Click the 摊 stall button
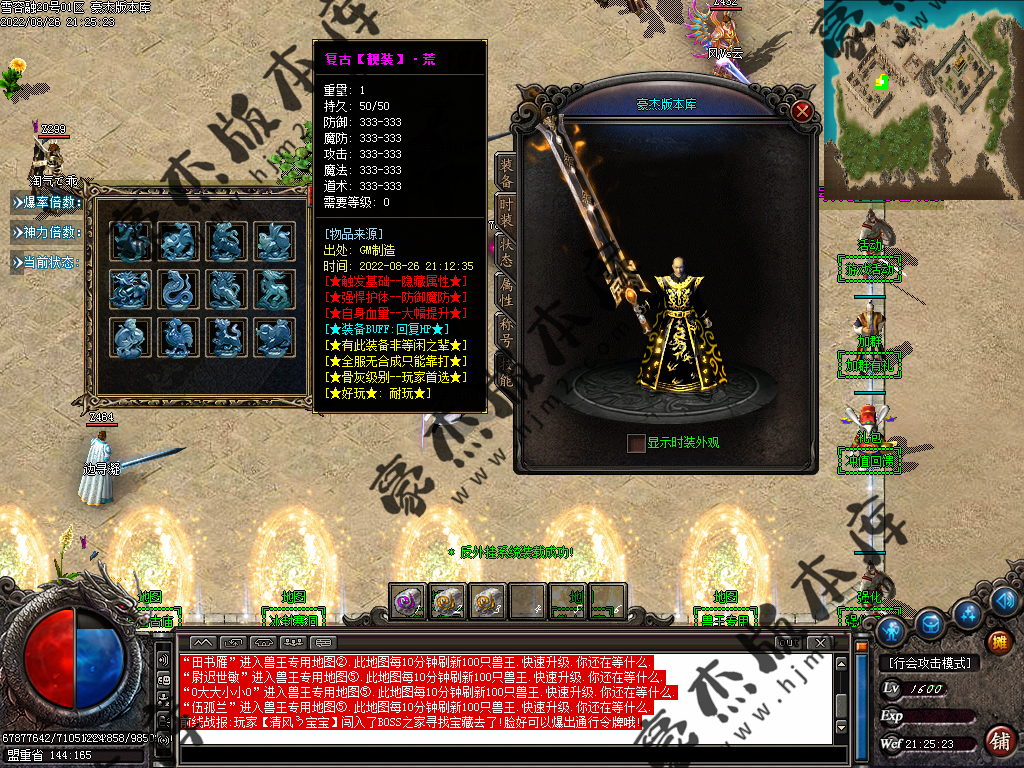 coord(999,642)
